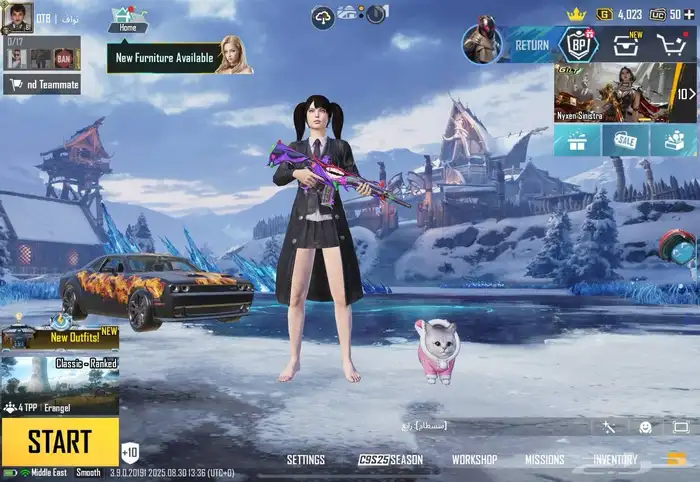Go to Home at the top
This screenshot has height=482, width=700.
pyautogui.click(x=127, y=20)
